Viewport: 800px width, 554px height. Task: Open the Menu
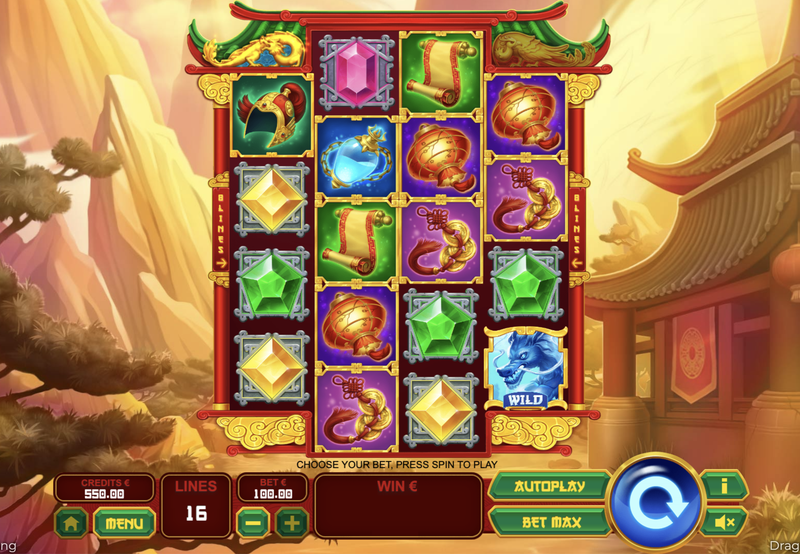click(124, 521)
